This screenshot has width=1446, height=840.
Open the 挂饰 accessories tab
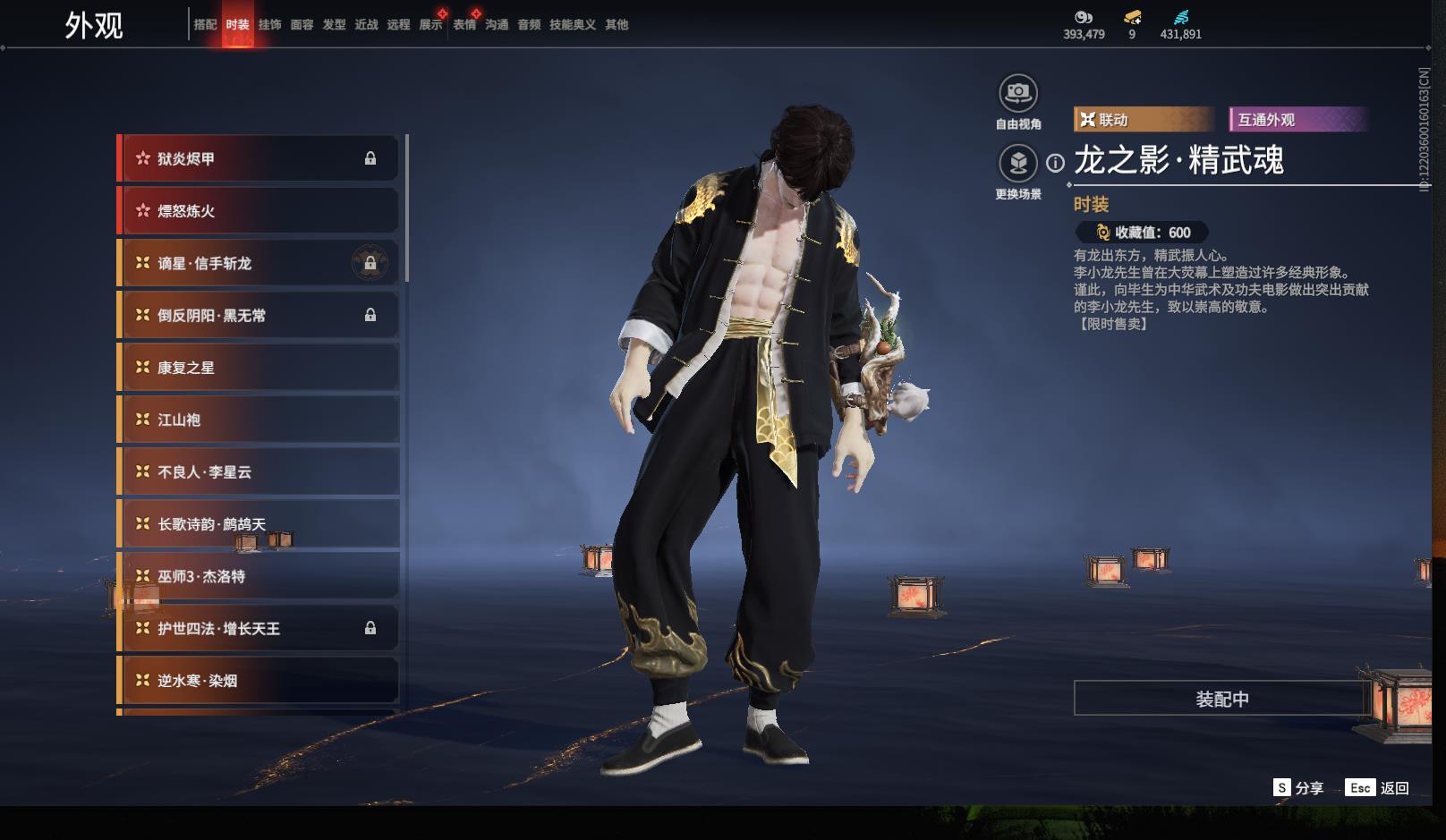[x=269, y=25]
